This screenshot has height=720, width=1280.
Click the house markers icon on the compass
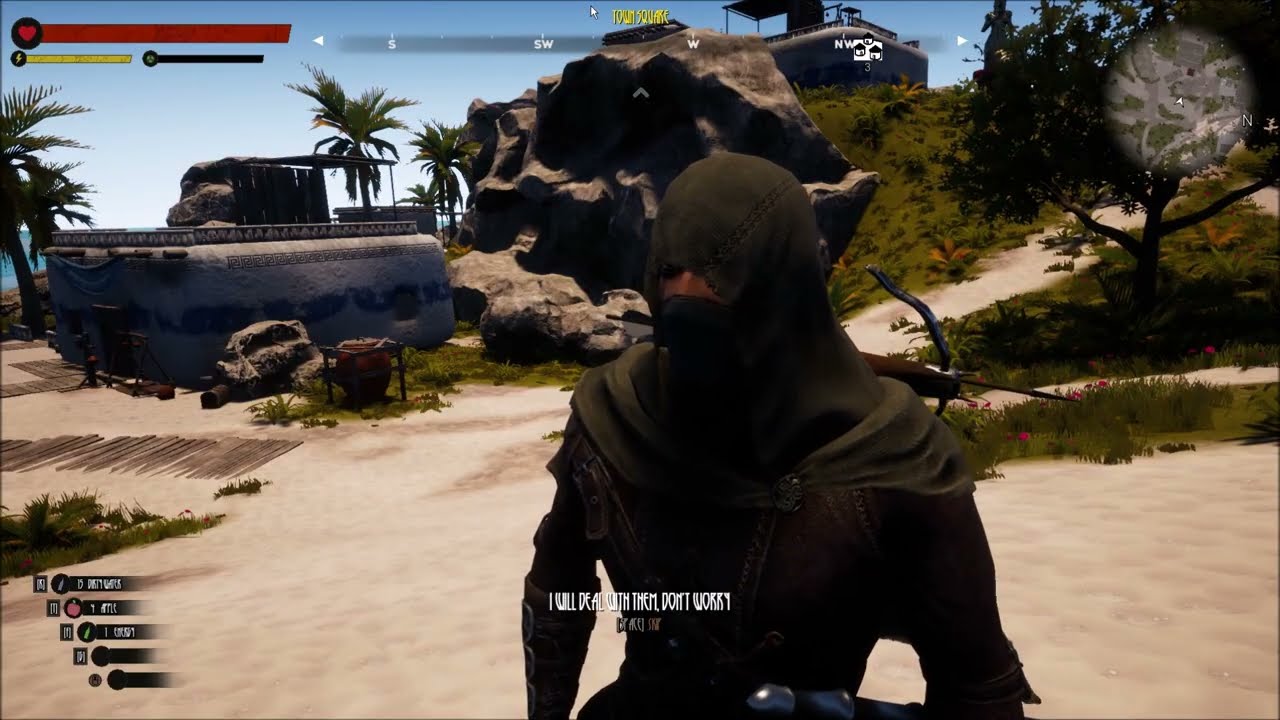866,47
